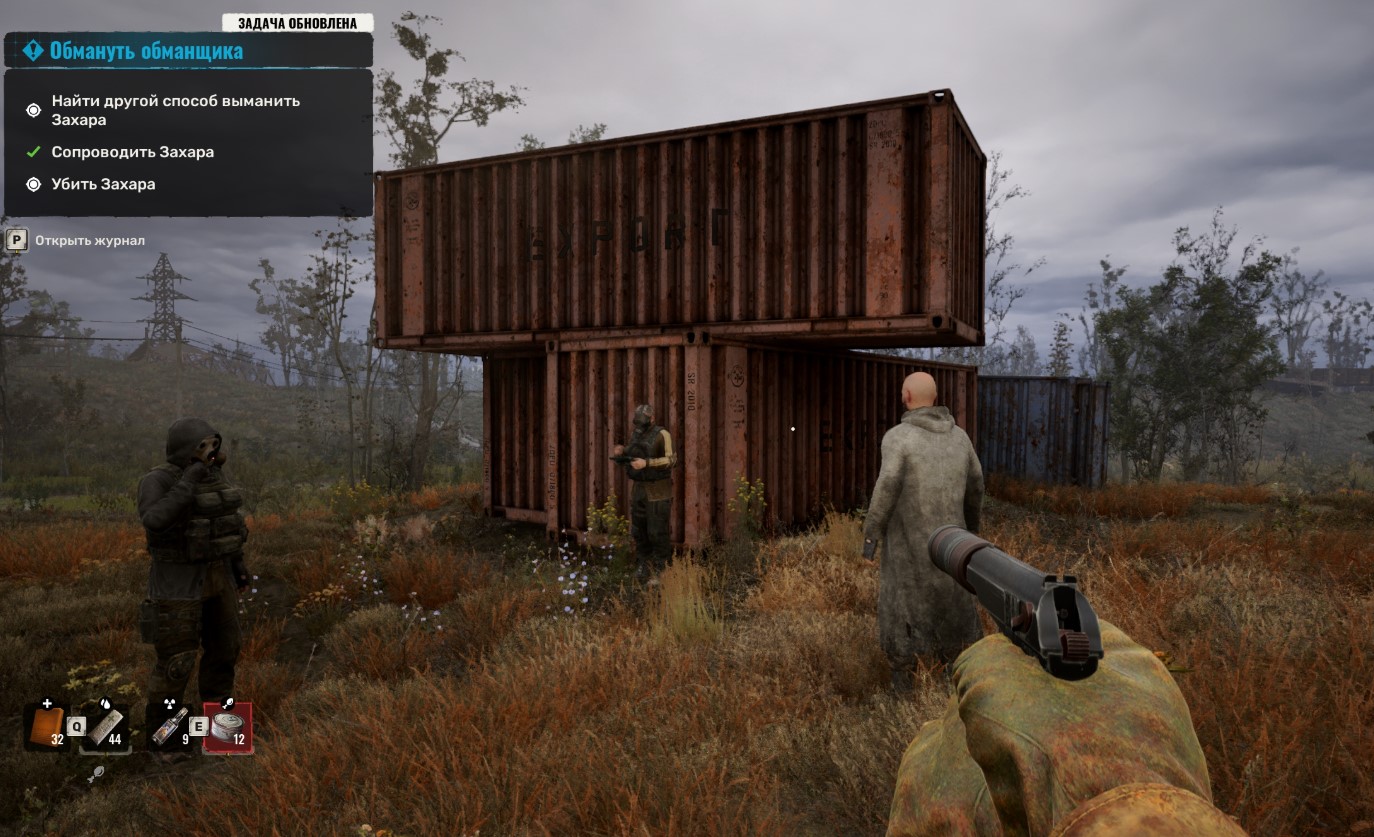The width and height of the screenshot is (1374, 837).
Task: Select completed objective 'Сопроводить Захара'
Action: click(132, 152)
